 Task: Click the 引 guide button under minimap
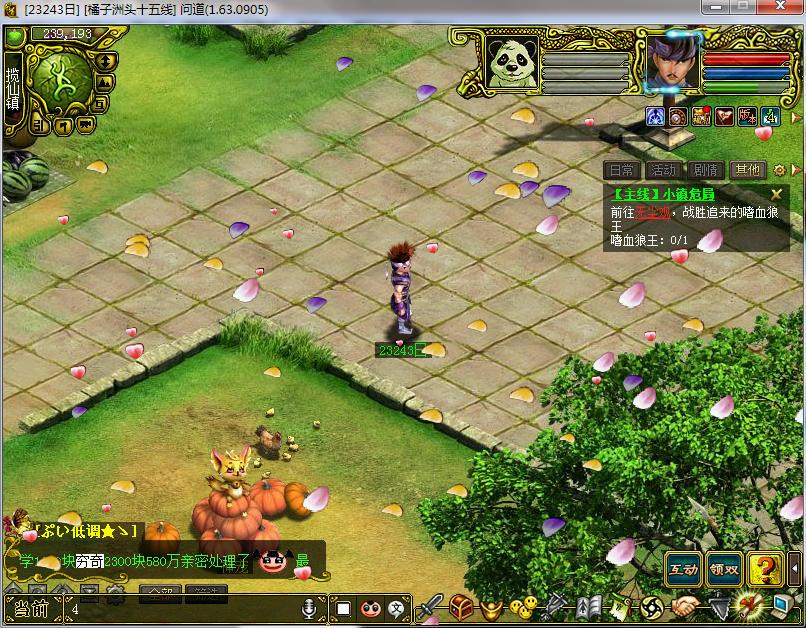(40, 126)
